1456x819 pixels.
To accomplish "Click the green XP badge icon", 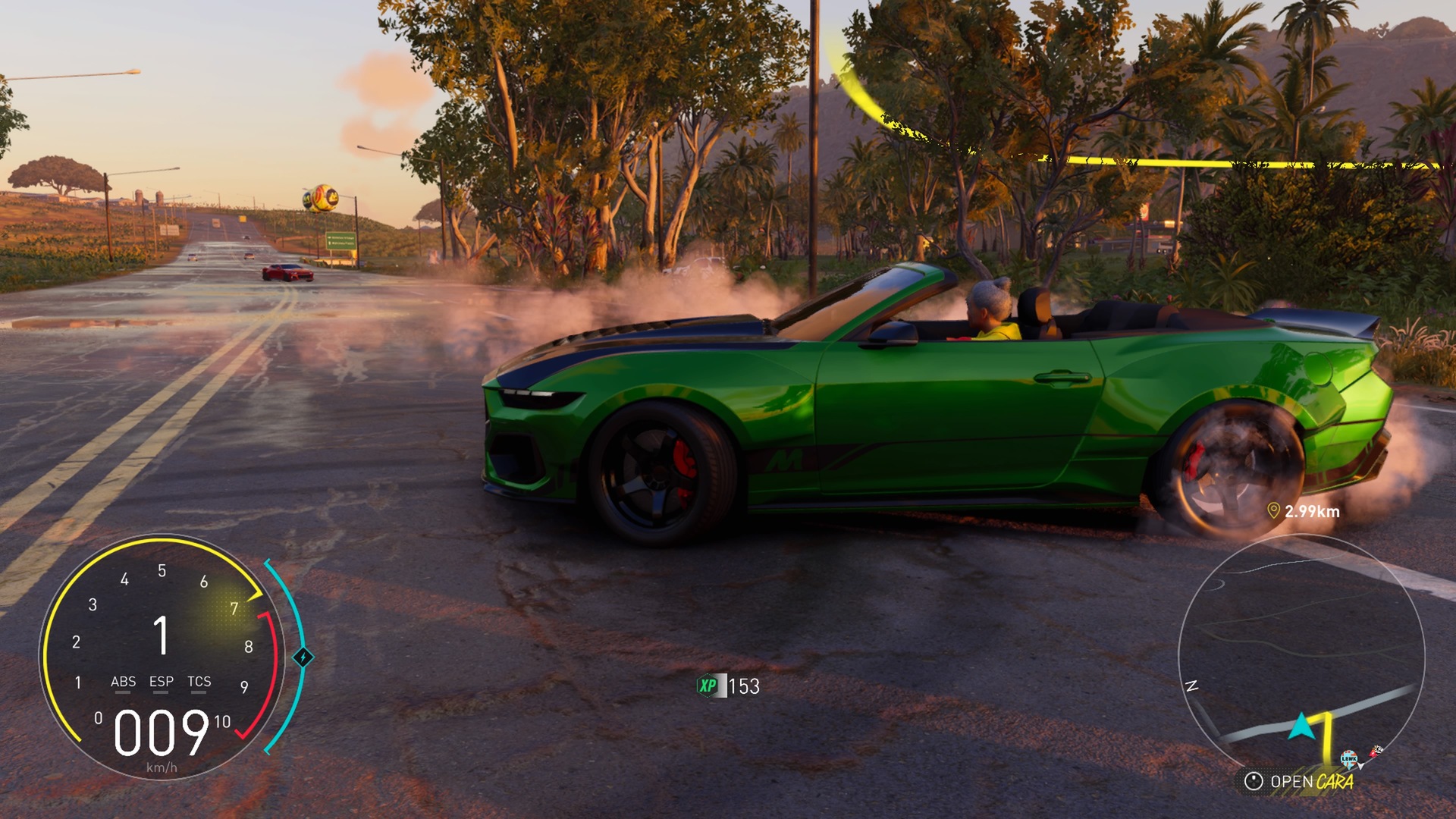I will coord(708,686).
